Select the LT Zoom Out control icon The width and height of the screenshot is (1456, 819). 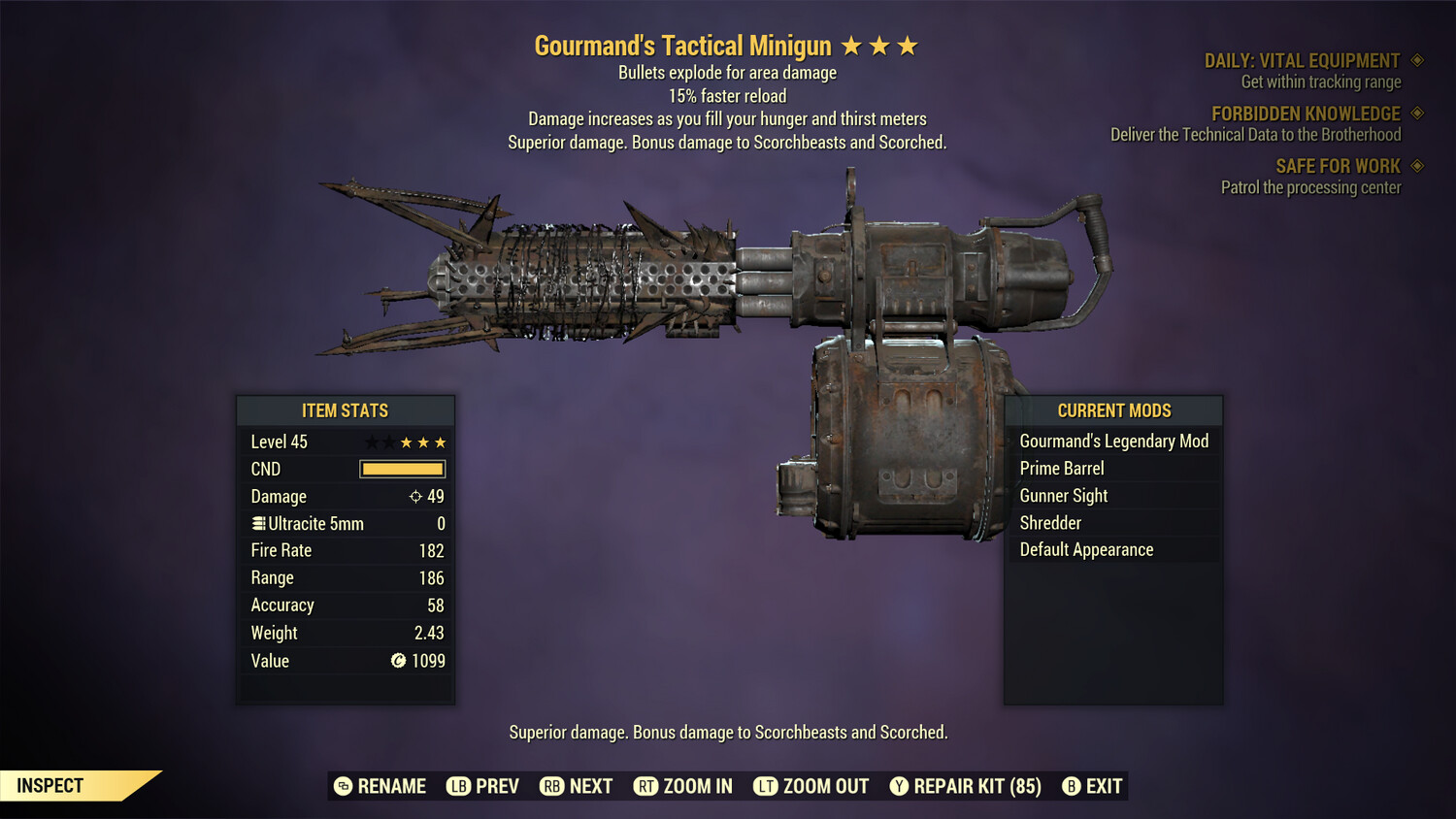coord(766,786)
